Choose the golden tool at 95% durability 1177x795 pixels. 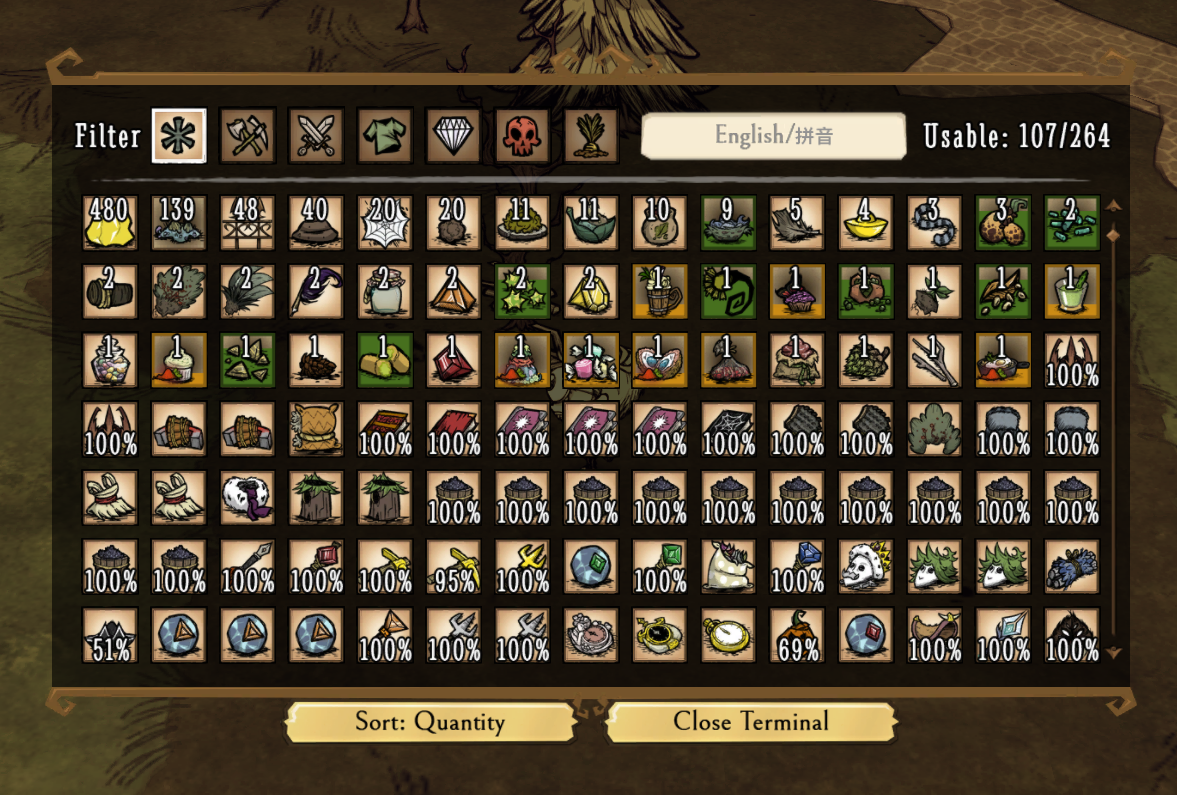[x=454, y=567]
